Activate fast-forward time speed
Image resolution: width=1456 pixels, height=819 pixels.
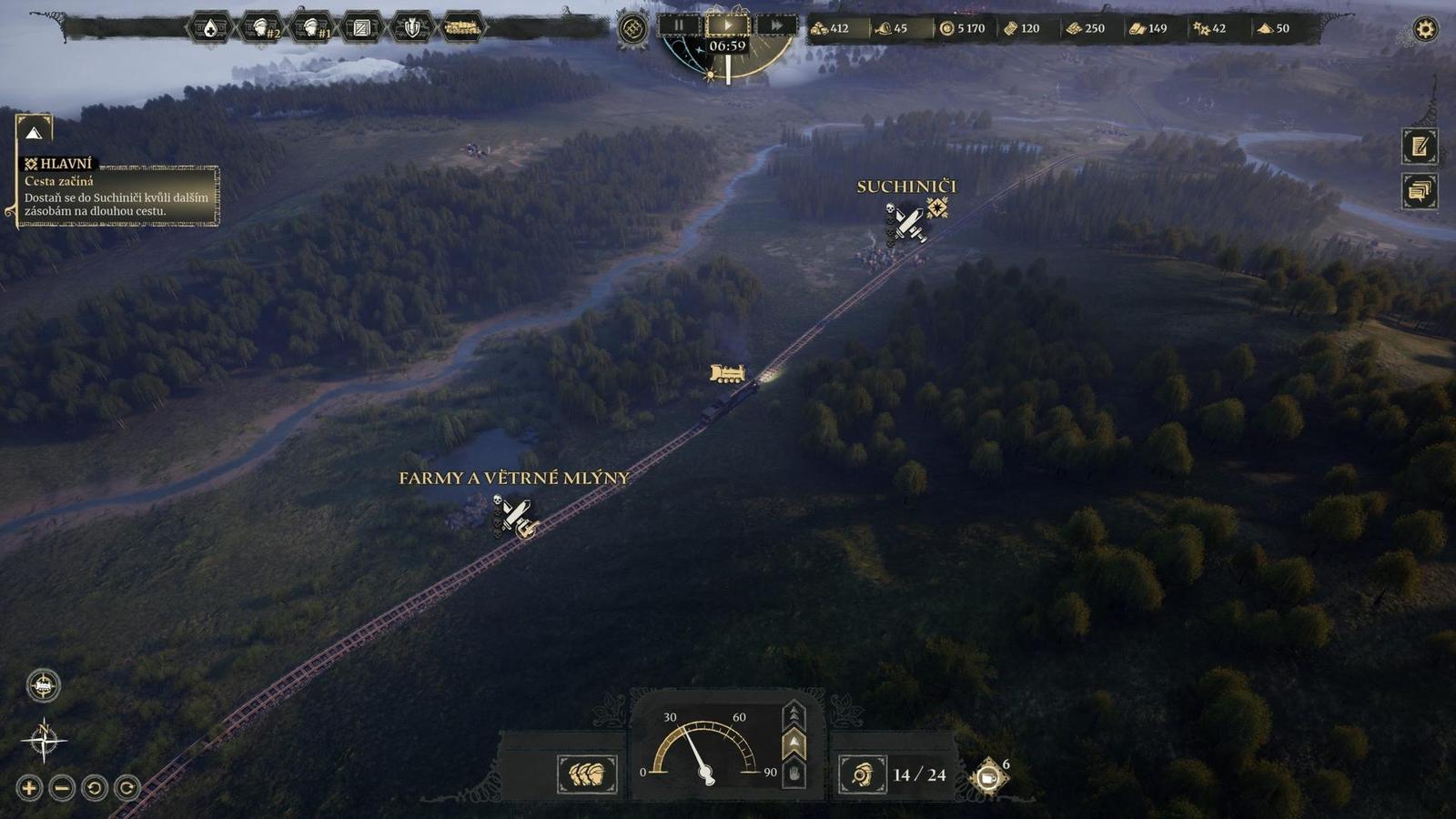[x=776, y=26]
